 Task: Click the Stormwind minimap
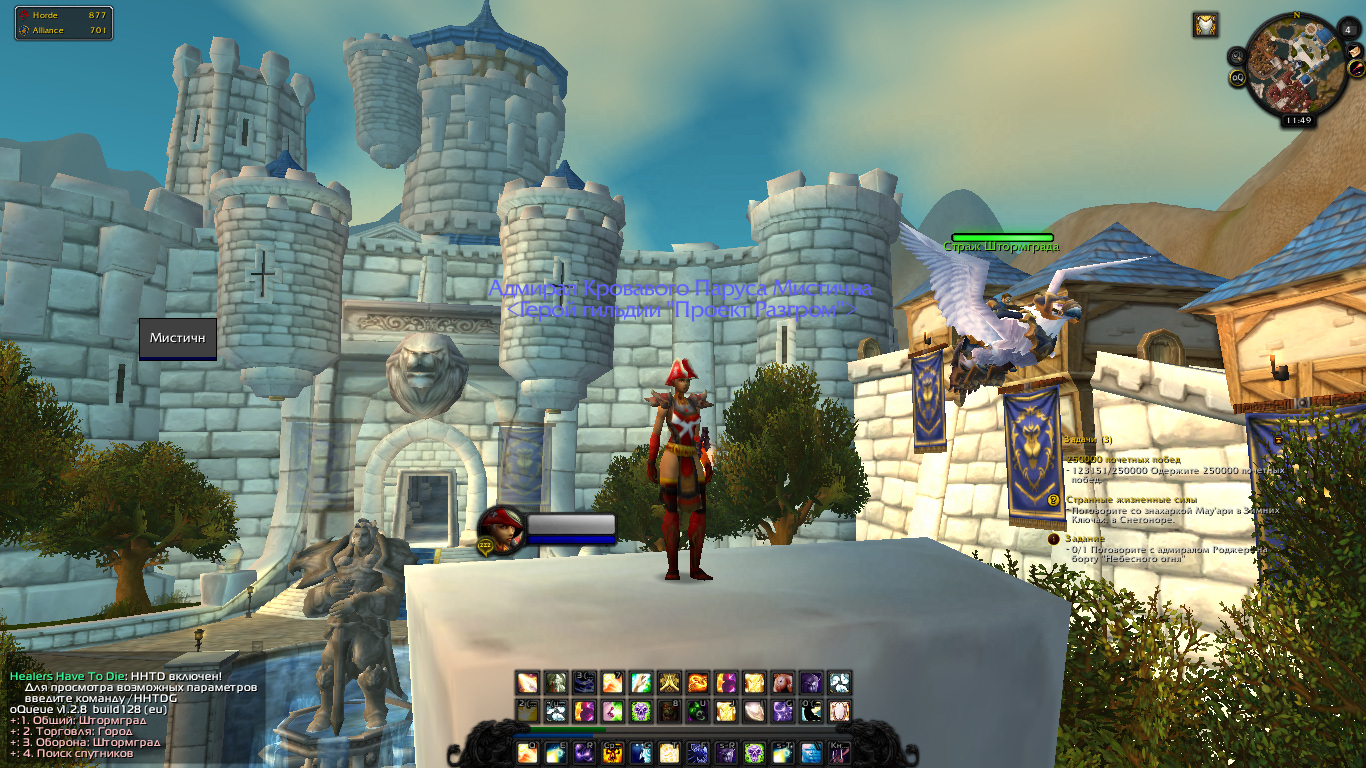point(1296,62)
